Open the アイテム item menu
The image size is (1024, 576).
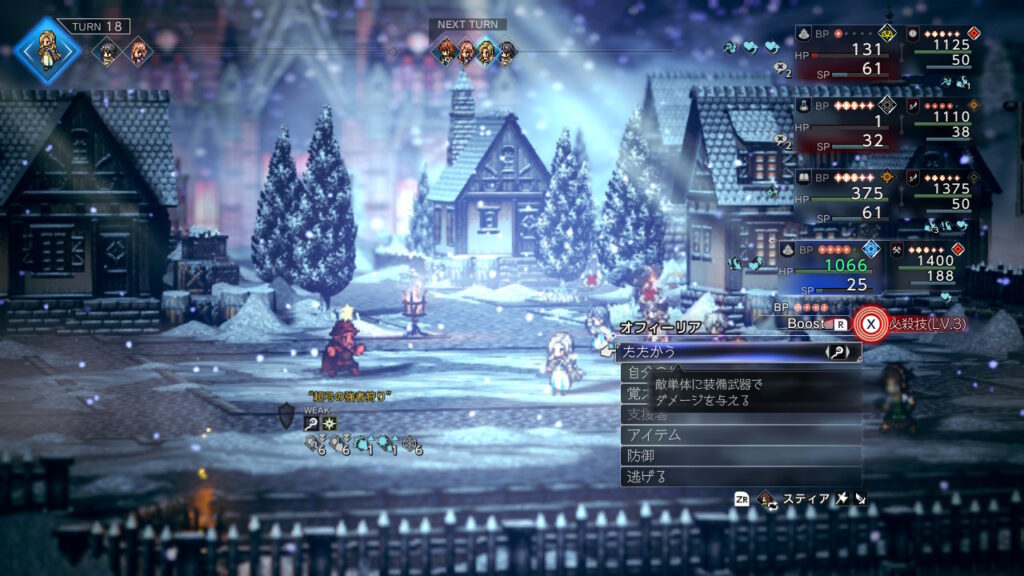[x=740, y=434]
